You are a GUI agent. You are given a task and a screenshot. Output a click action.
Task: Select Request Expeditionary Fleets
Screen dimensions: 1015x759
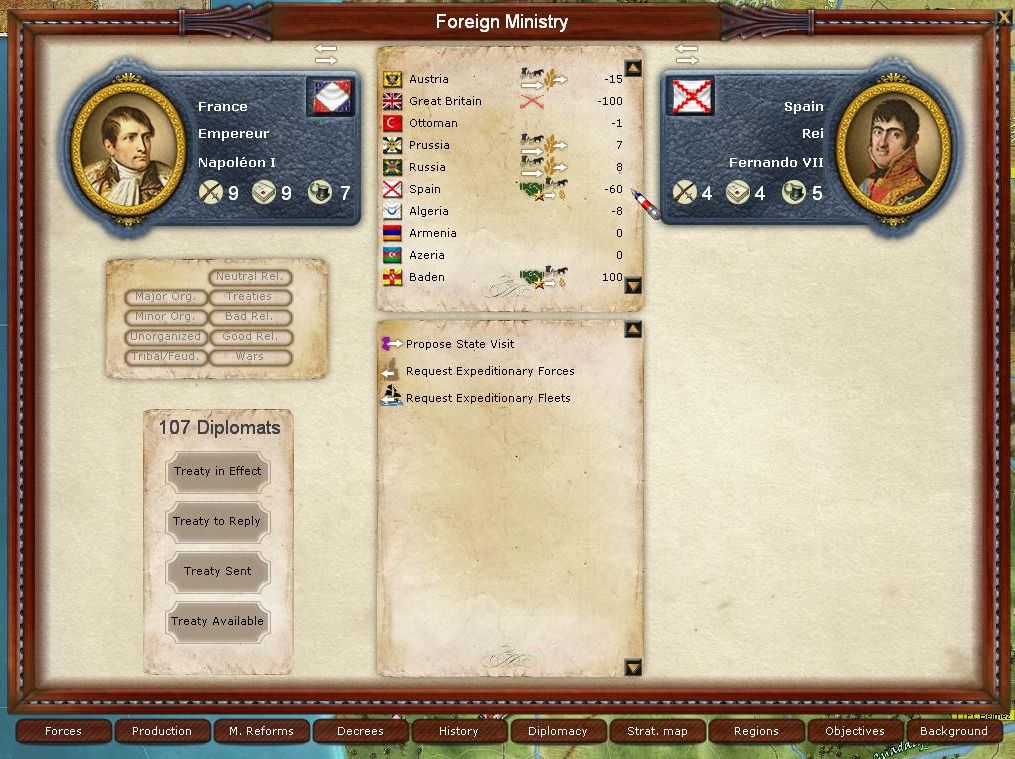487,398
